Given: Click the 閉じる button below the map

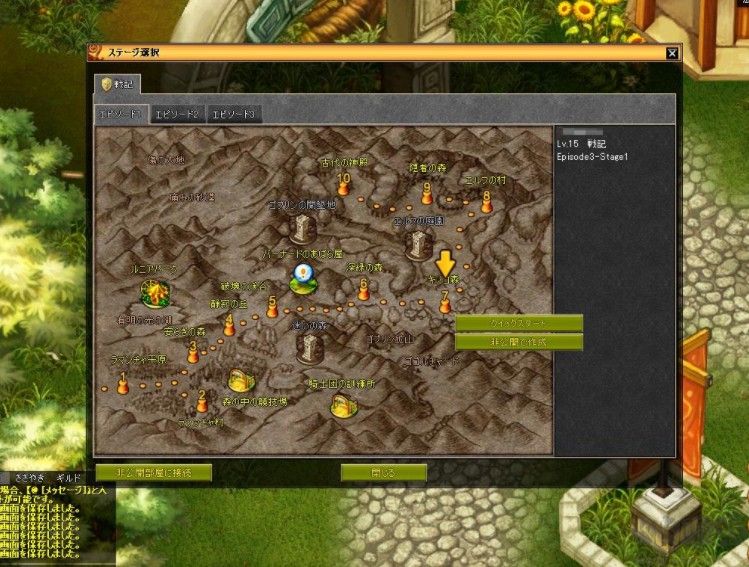Looking at the screenshot, I should pos(383,471).
